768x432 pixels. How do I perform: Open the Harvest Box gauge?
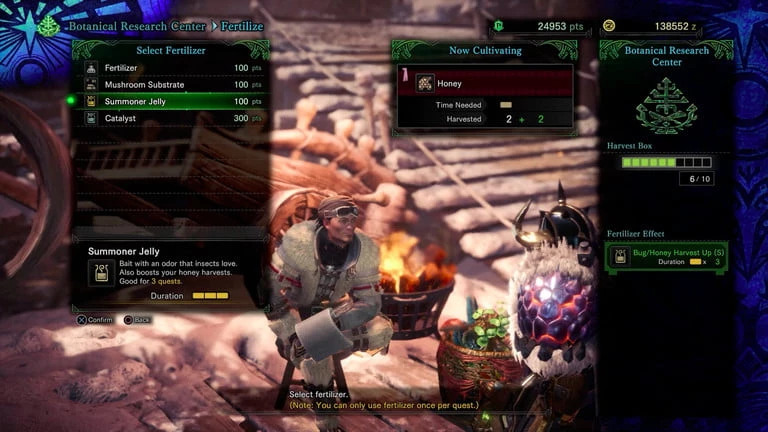point(666,162)
